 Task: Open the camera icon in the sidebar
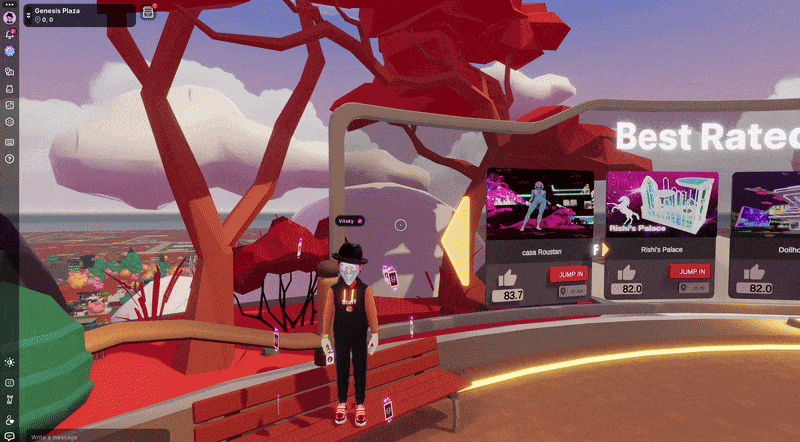[x=9, y=382]
